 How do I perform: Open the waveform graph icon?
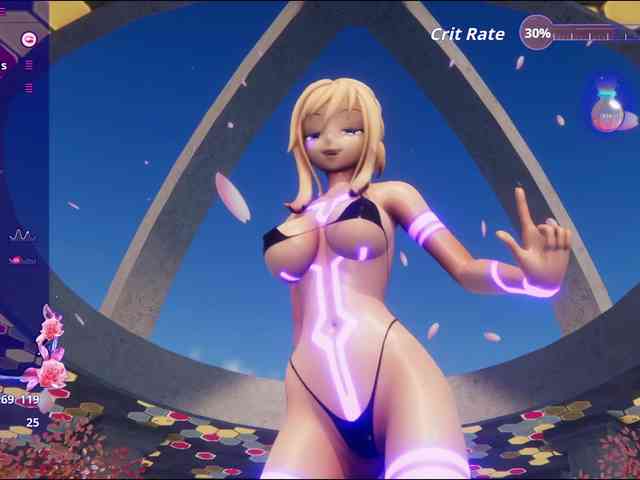[x=22, y=236]
